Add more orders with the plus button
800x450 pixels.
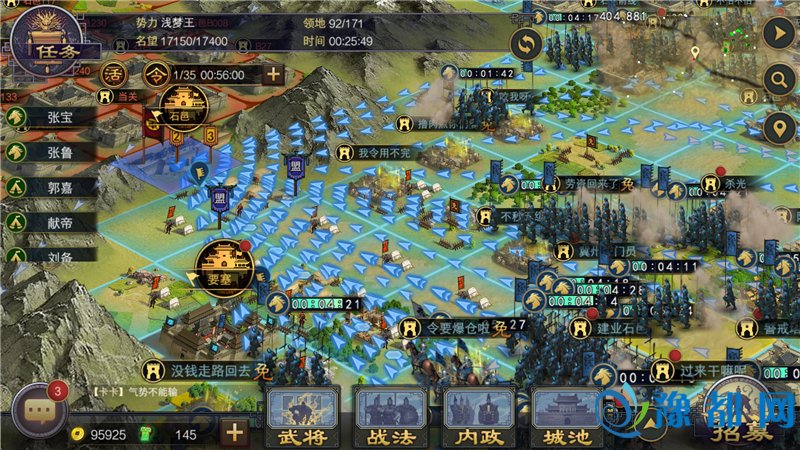[273, 75]
